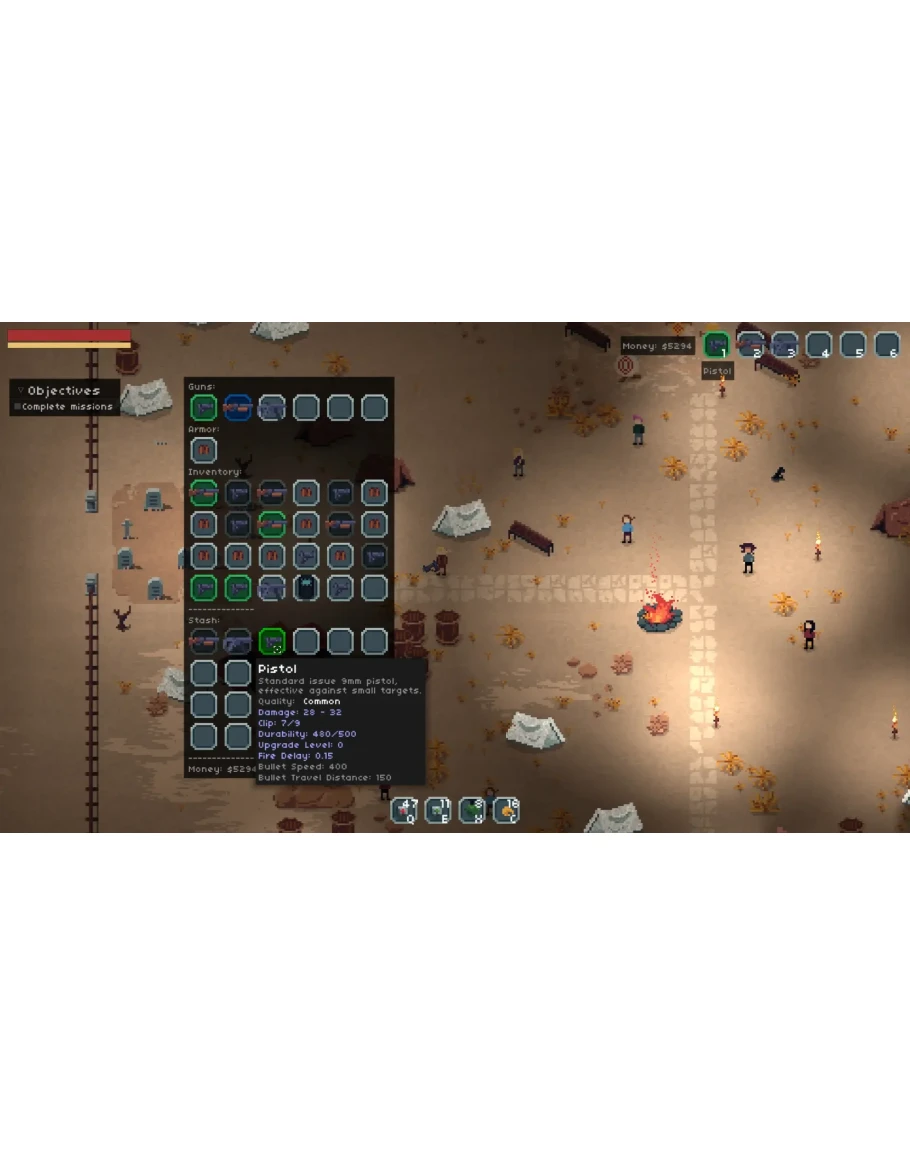The width and height of the screenshot is (910, 1155).
Task: Use the red medkit item marked Q
Action: pos(405,810)
